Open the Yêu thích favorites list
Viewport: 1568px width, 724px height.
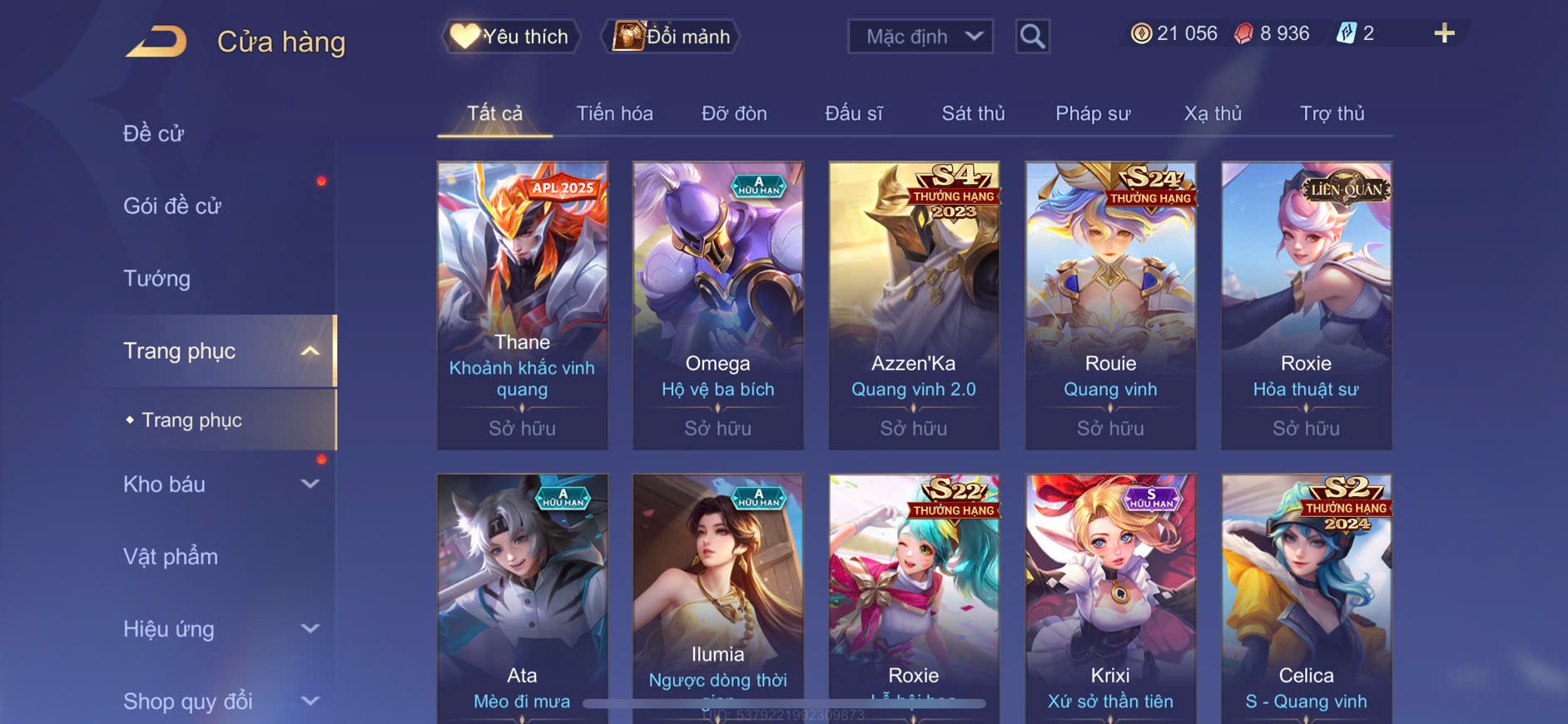coord(510,37)
